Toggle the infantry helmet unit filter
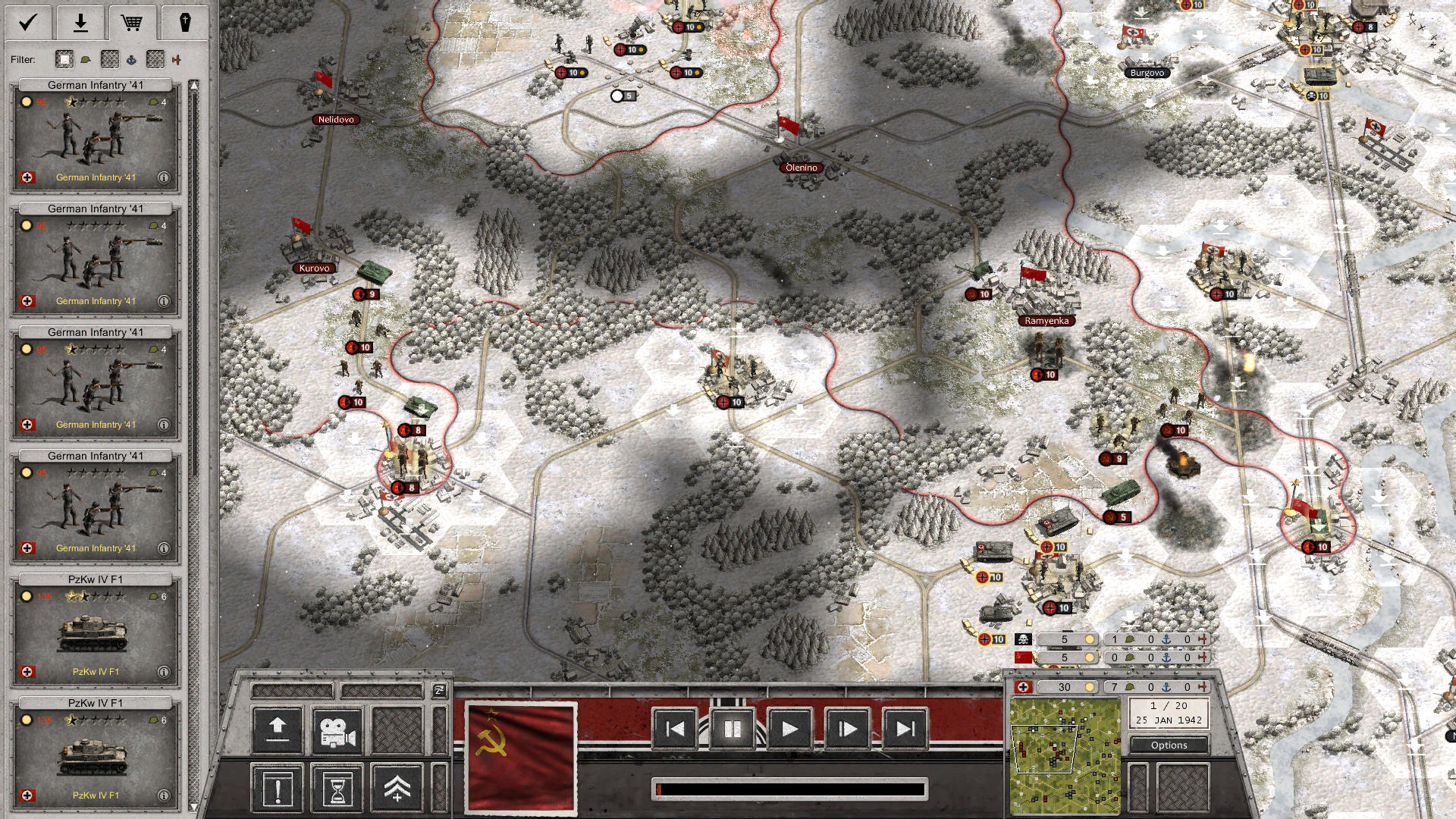The image size is (1456, 819). [x=86, y=59]
